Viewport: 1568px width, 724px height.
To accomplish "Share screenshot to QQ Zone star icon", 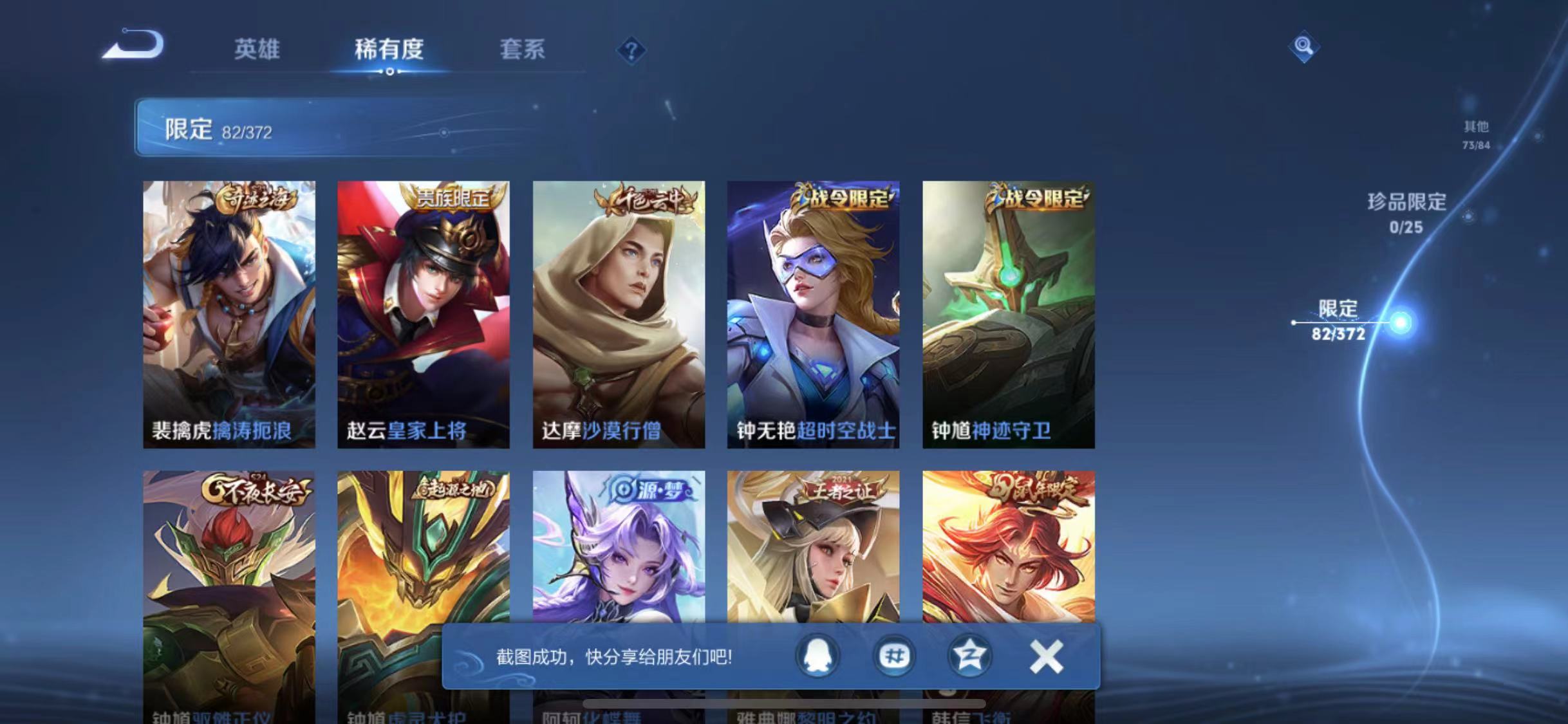I will (971, 656).
